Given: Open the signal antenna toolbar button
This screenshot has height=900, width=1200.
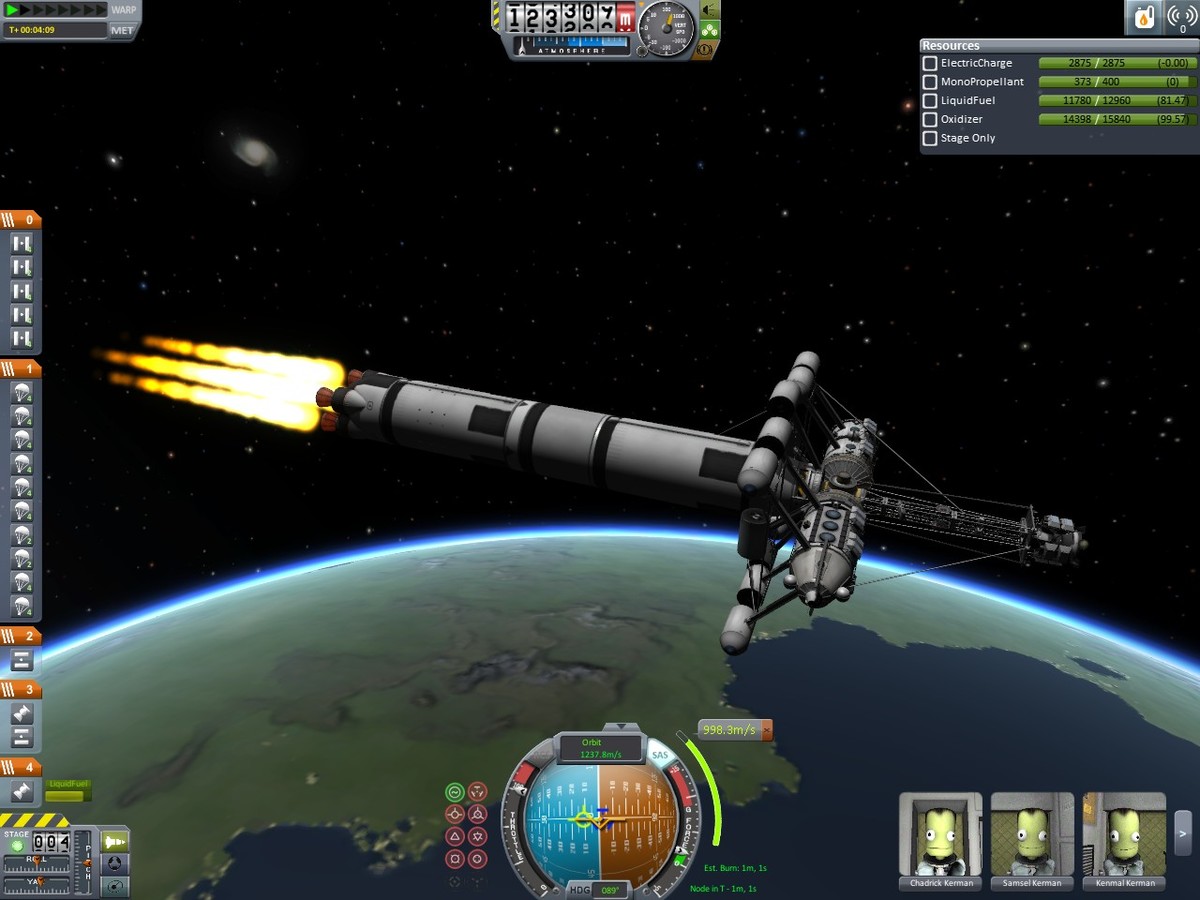Looking at the screenshot, I should point(1181,17).
